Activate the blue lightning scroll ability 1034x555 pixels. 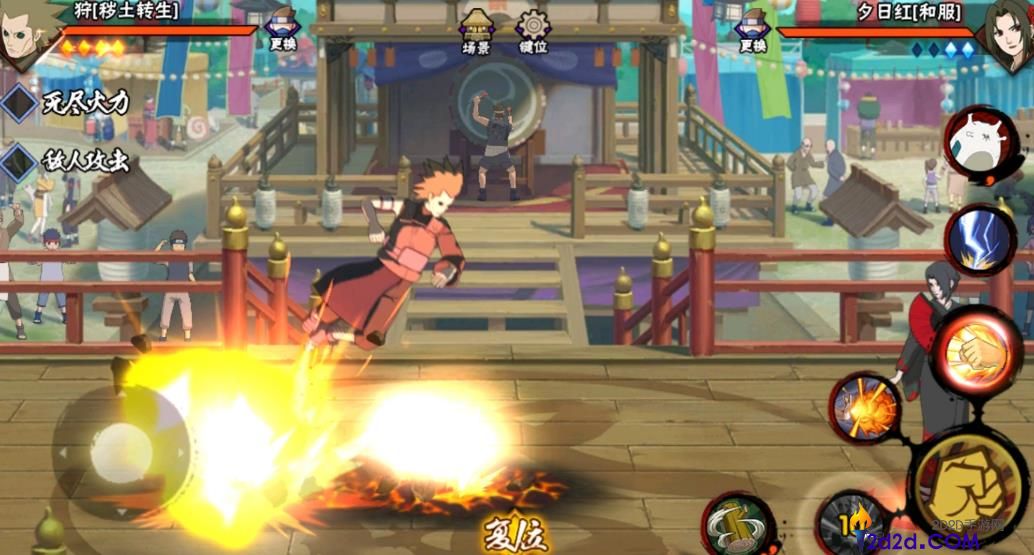[978, 240]
